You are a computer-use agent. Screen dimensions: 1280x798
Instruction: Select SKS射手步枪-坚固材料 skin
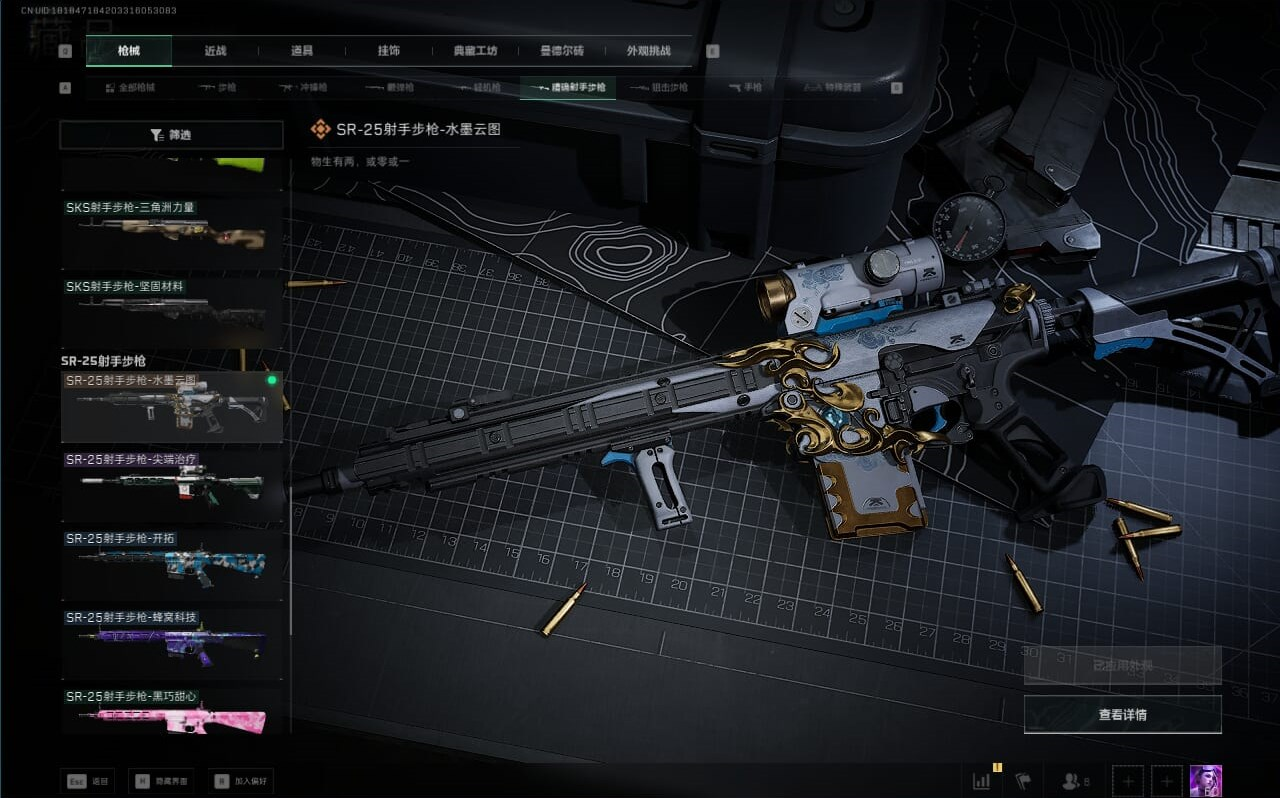pyautogui.click(x=171, y=311)
